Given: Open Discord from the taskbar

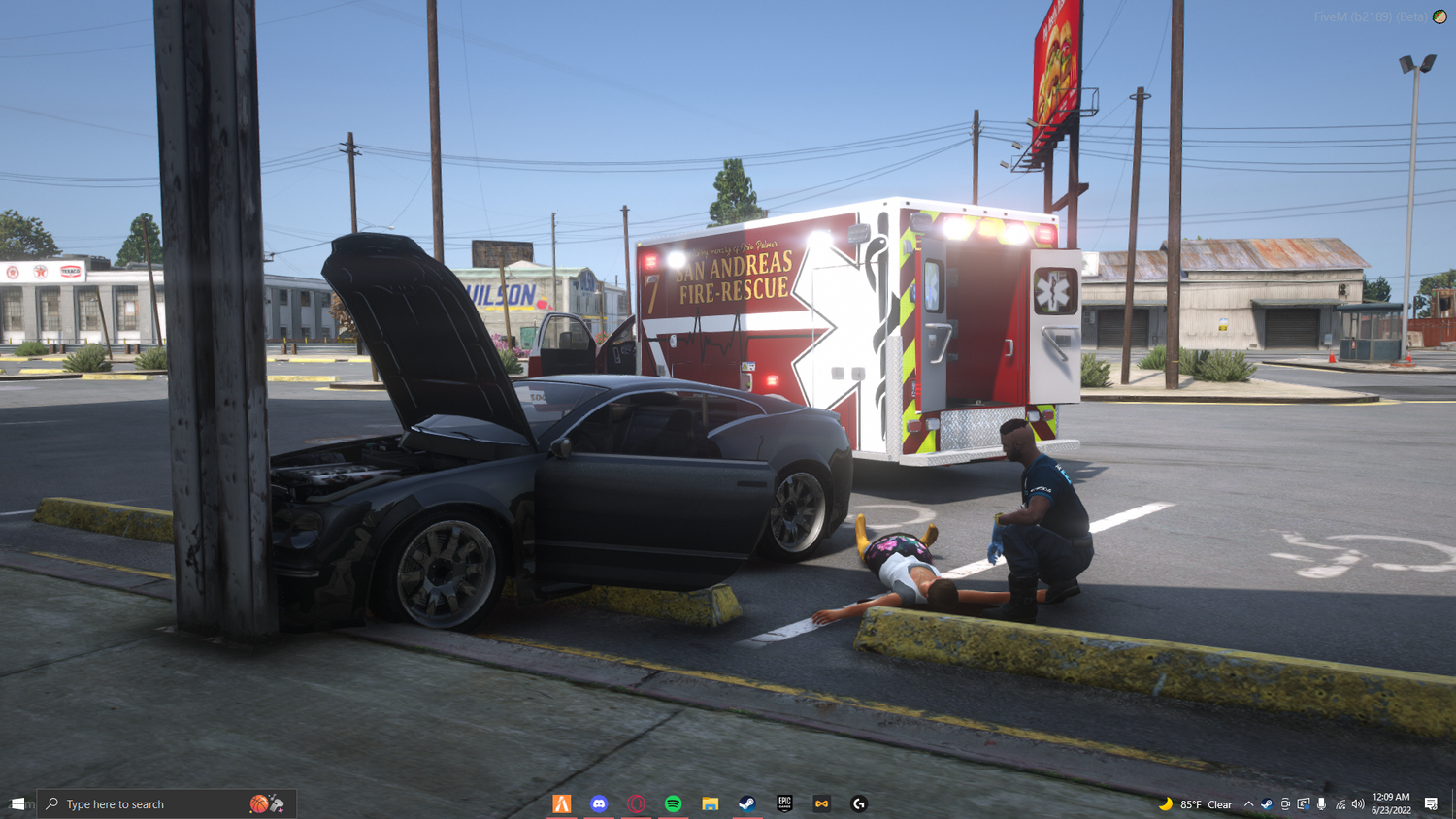Looking at the screenshot, I should coord(599,803).
